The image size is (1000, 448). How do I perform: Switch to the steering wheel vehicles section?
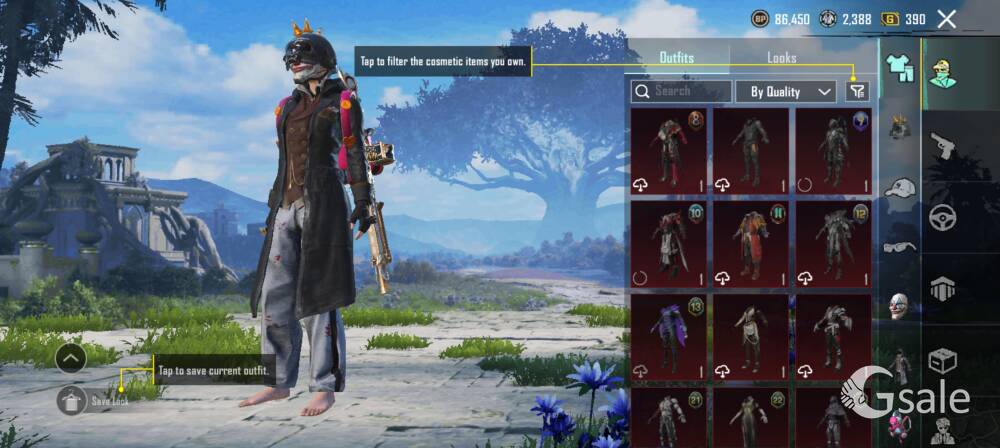[x=943, y=217]
